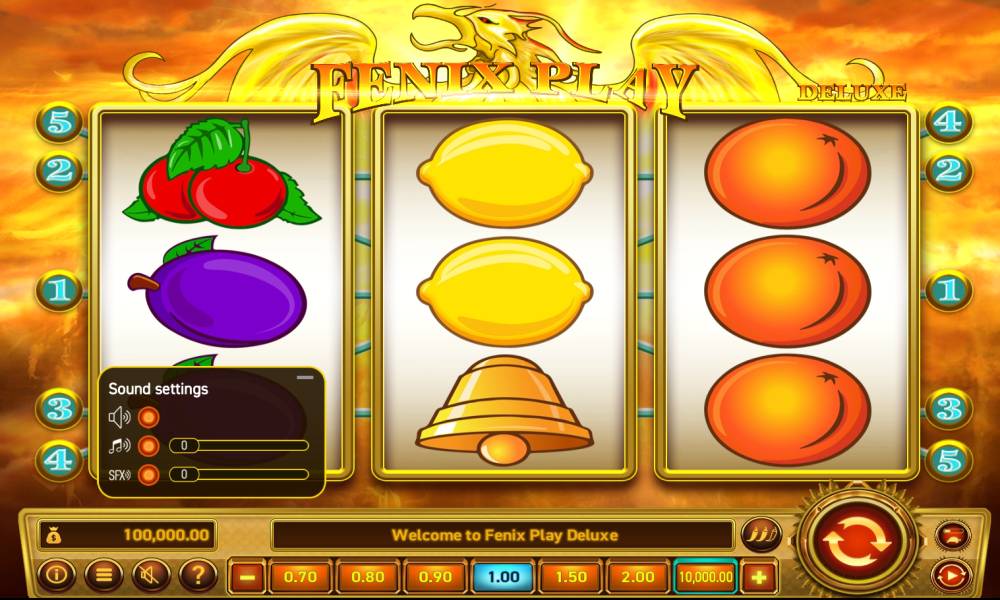
Task: Minimize the Sound settings panel
Action: click(306, 378)
